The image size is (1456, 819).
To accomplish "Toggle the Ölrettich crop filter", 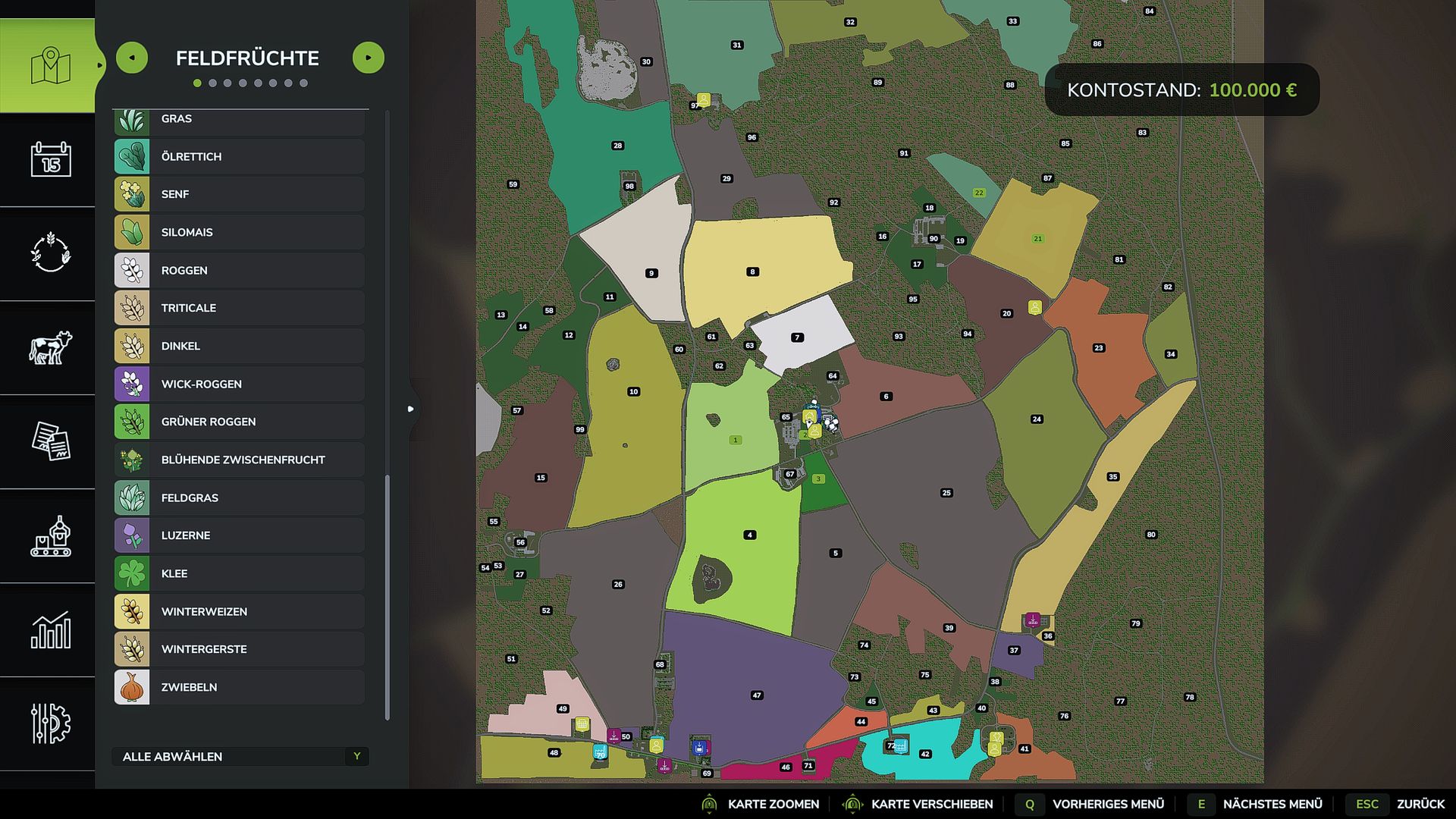I will click(x=240, y=156).
